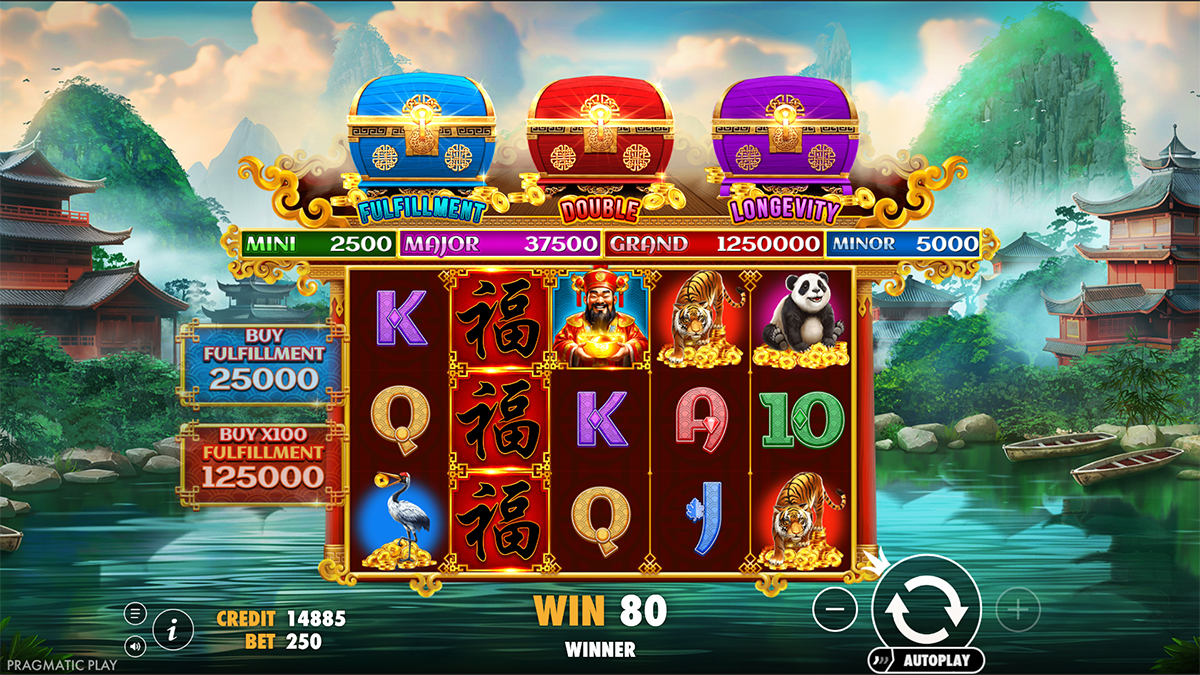Open the hamburger settings menu
The height and width of the screenshot is (675, 1200).
(136, 613)
